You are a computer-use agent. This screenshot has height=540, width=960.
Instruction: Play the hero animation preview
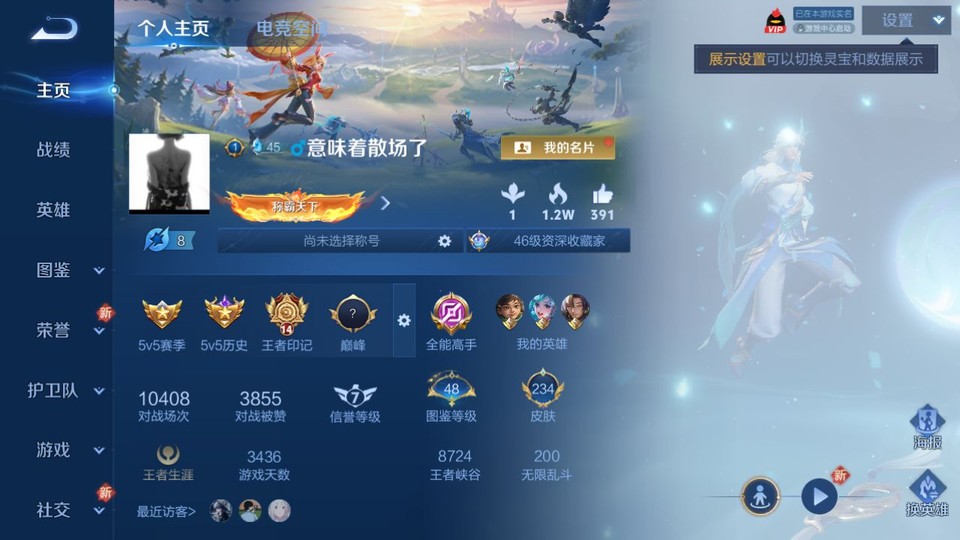819,496
